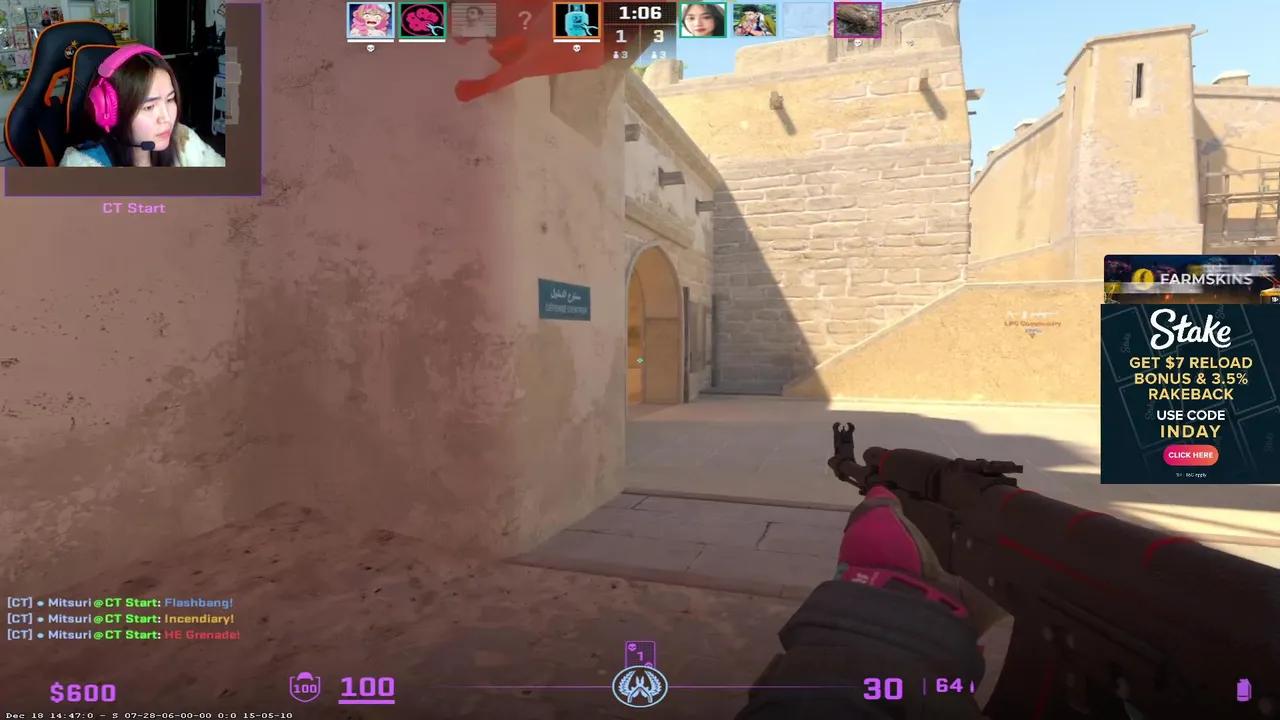Select the orange-bordered gas canister player avatar
Screen dimensions: 1280x720
click(x=577, y=20)
